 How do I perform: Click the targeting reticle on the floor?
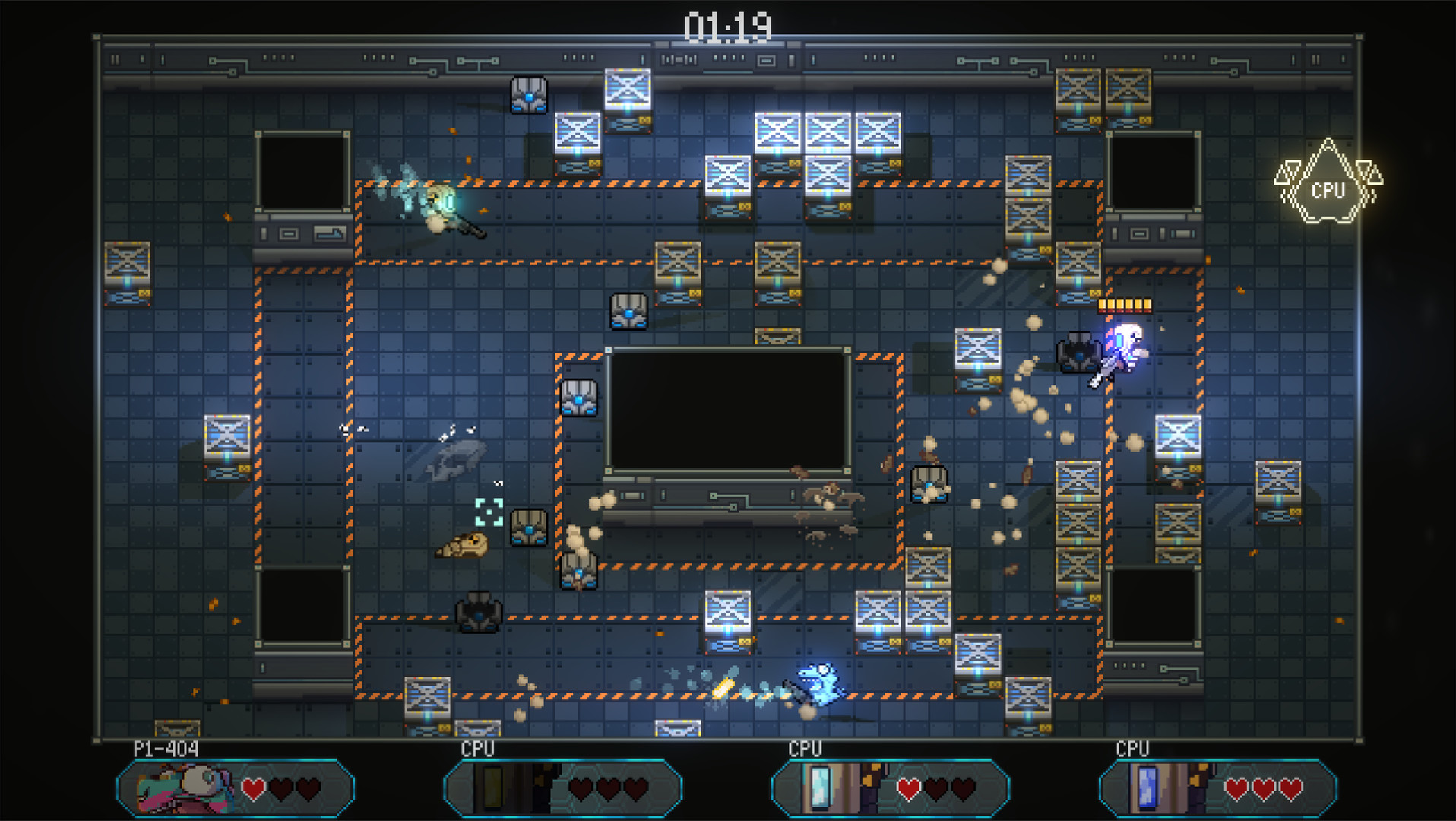pos(489,512)
